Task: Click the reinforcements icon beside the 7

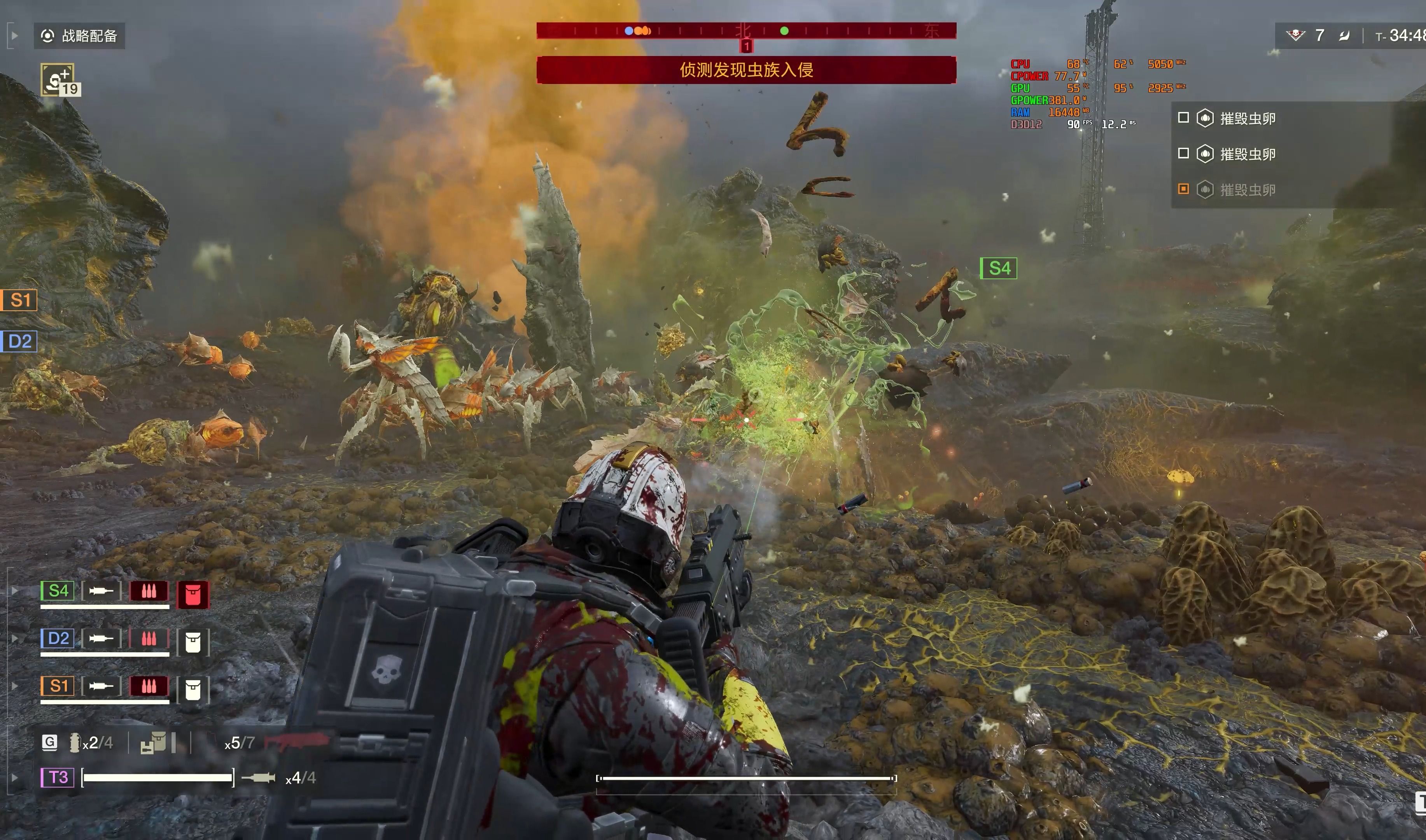Action: click(x=1295, y=36)
